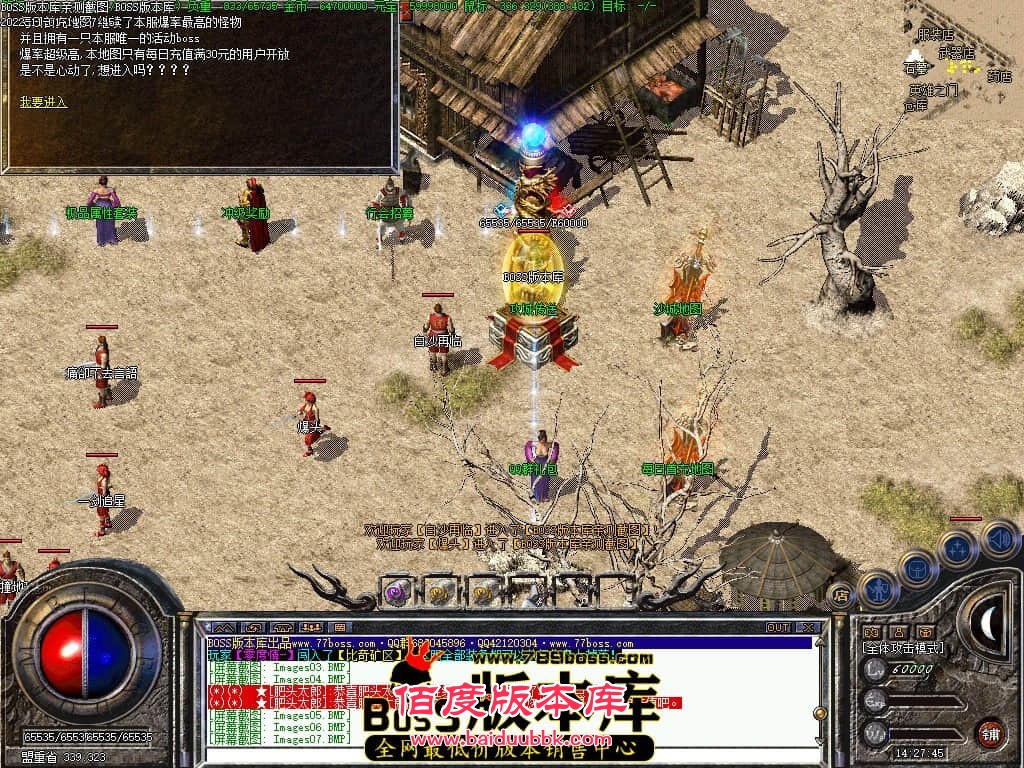Click the red 铺 stall button
Screen dimensions: 1024x768
[x=990, y=732]
